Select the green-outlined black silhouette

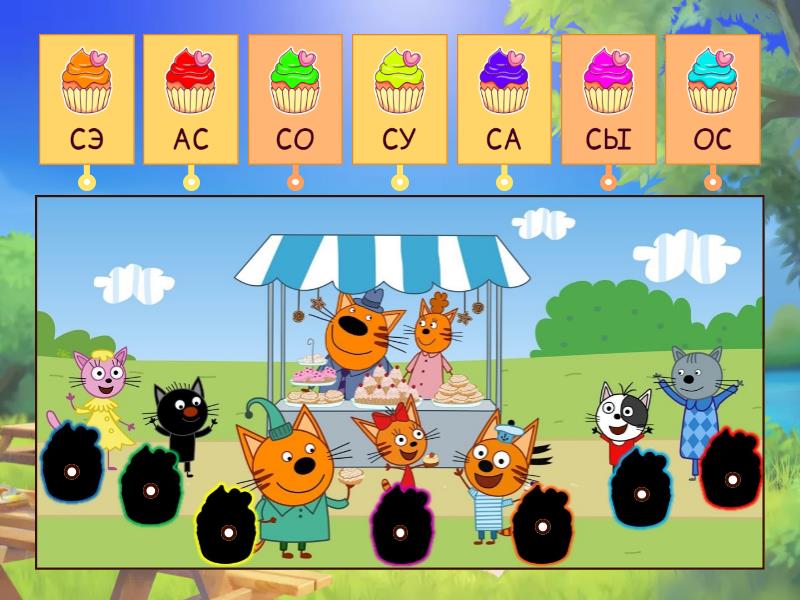tap(150, 489)
